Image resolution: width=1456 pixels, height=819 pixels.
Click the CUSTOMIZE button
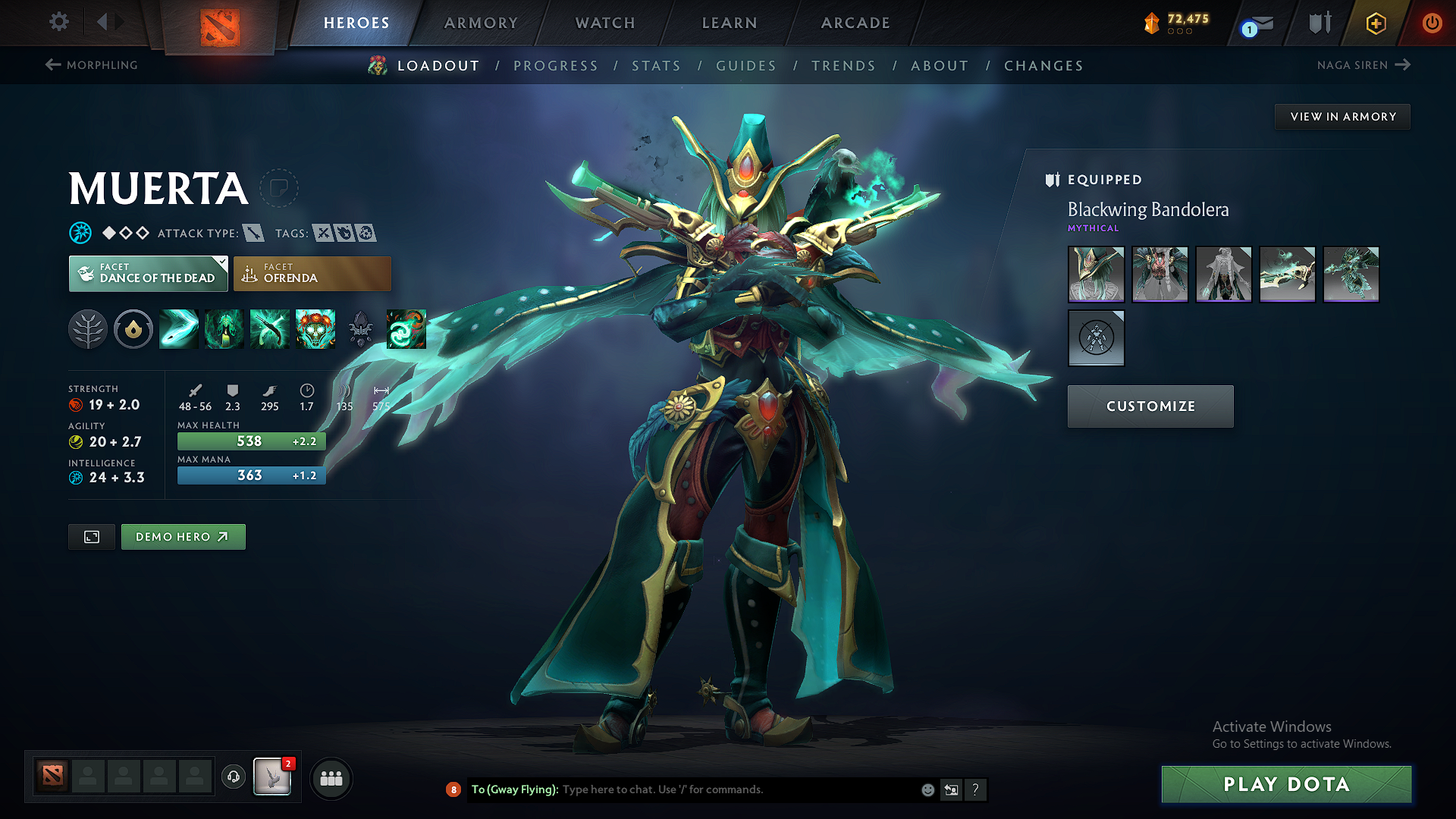tap(1150, 406)
